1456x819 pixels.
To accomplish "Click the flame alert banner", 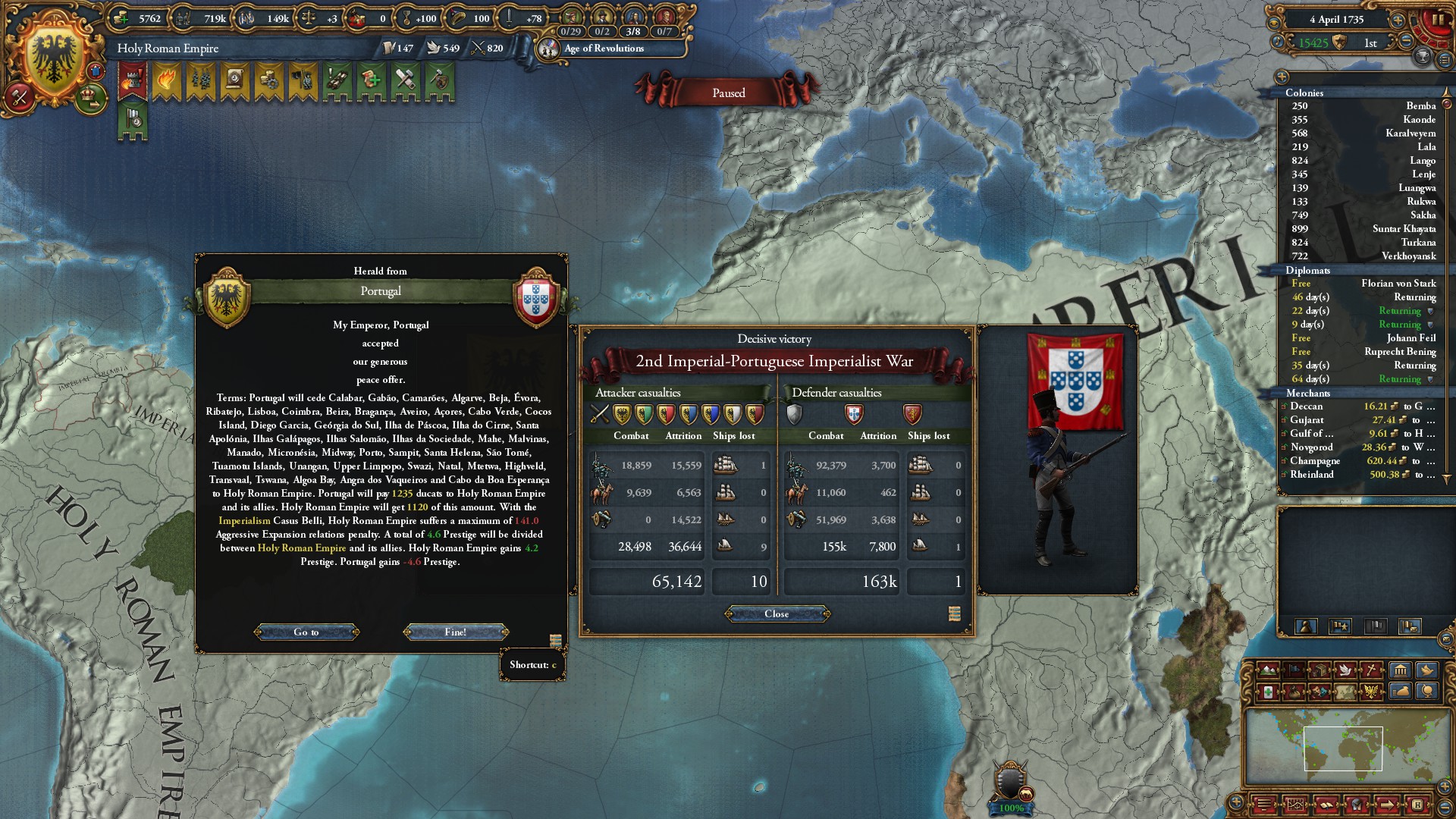I will (167, 80).
